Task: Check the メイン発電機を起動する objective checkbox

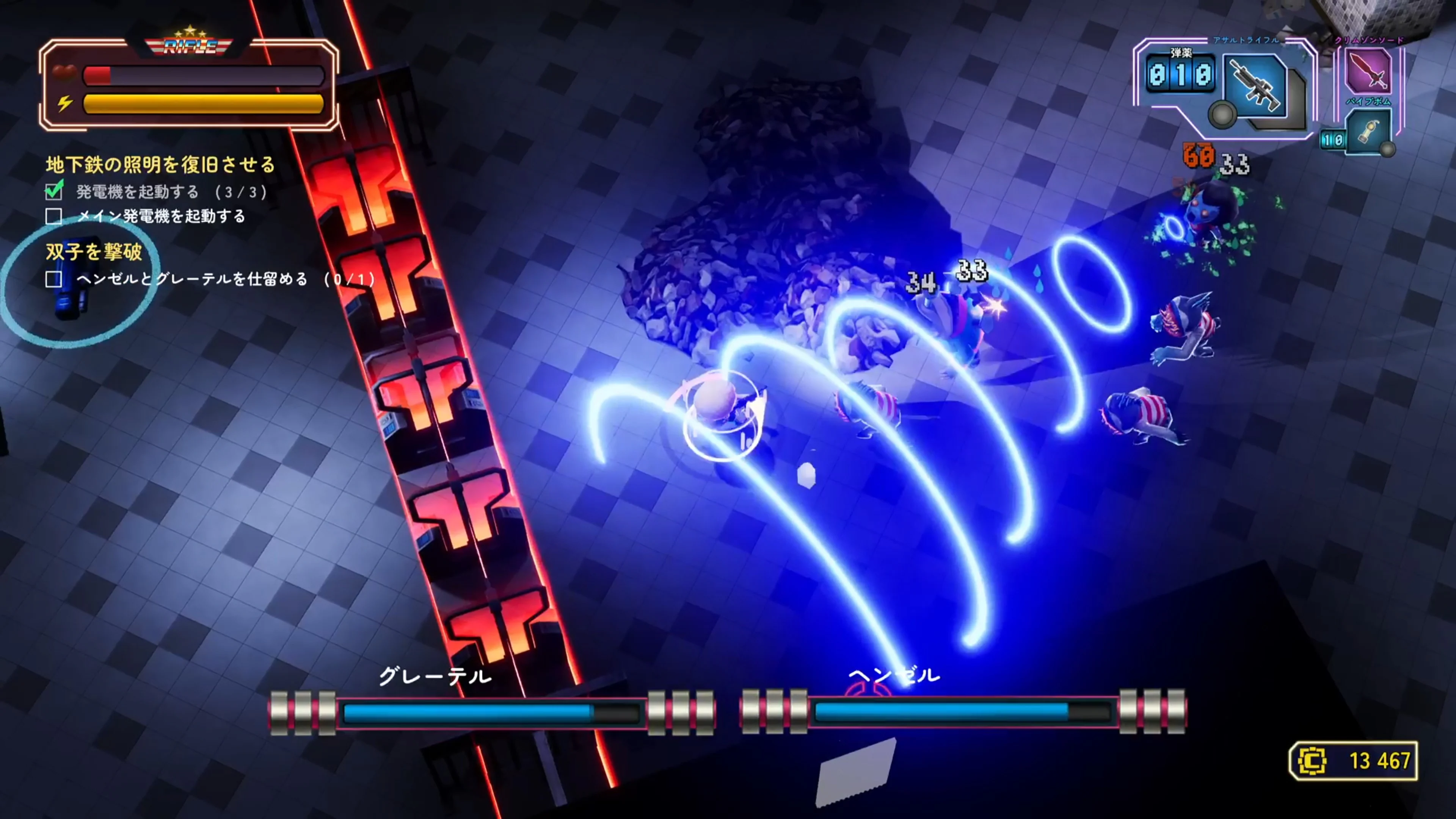Action: click(54, 216)
